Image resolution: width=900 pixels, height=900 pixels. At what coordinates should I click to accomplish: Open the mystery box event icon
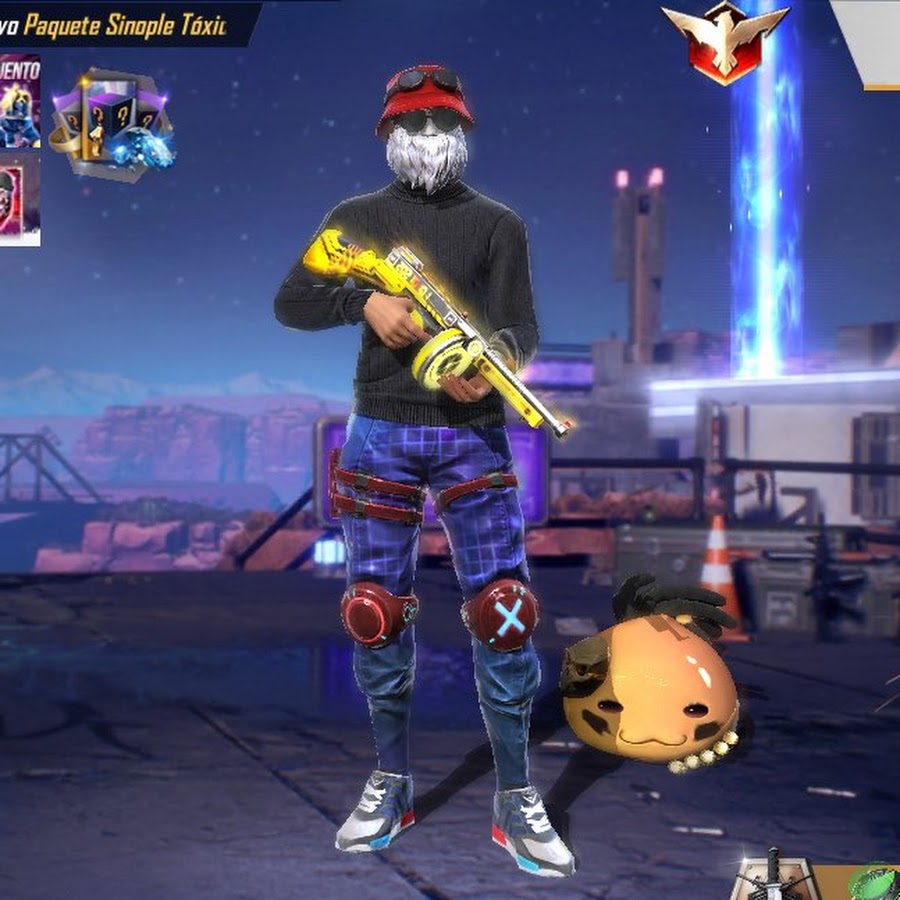point(112,122)
